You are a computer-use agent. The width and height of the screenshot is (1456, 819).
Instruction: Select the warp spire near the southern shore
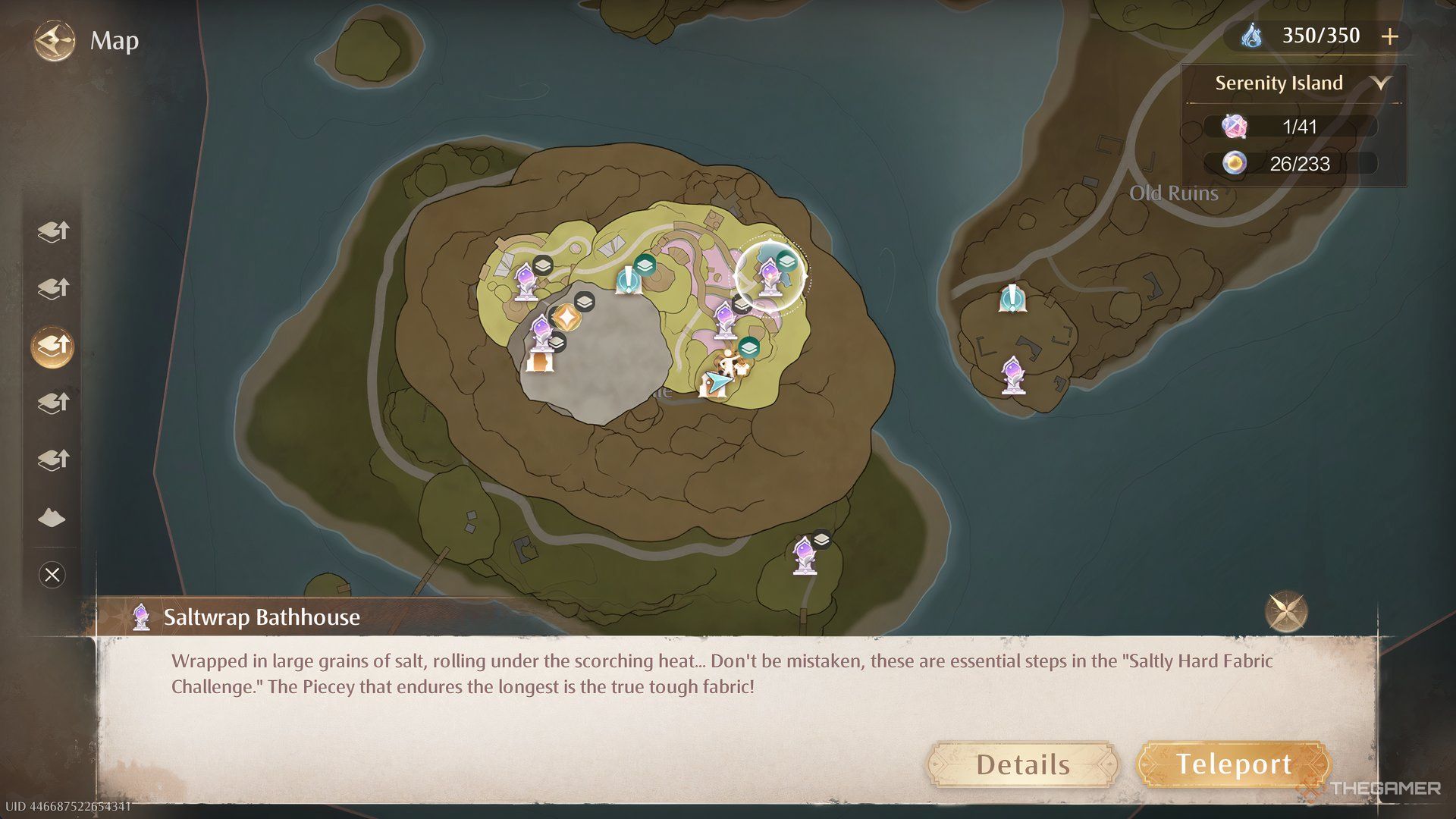(804, 556)
